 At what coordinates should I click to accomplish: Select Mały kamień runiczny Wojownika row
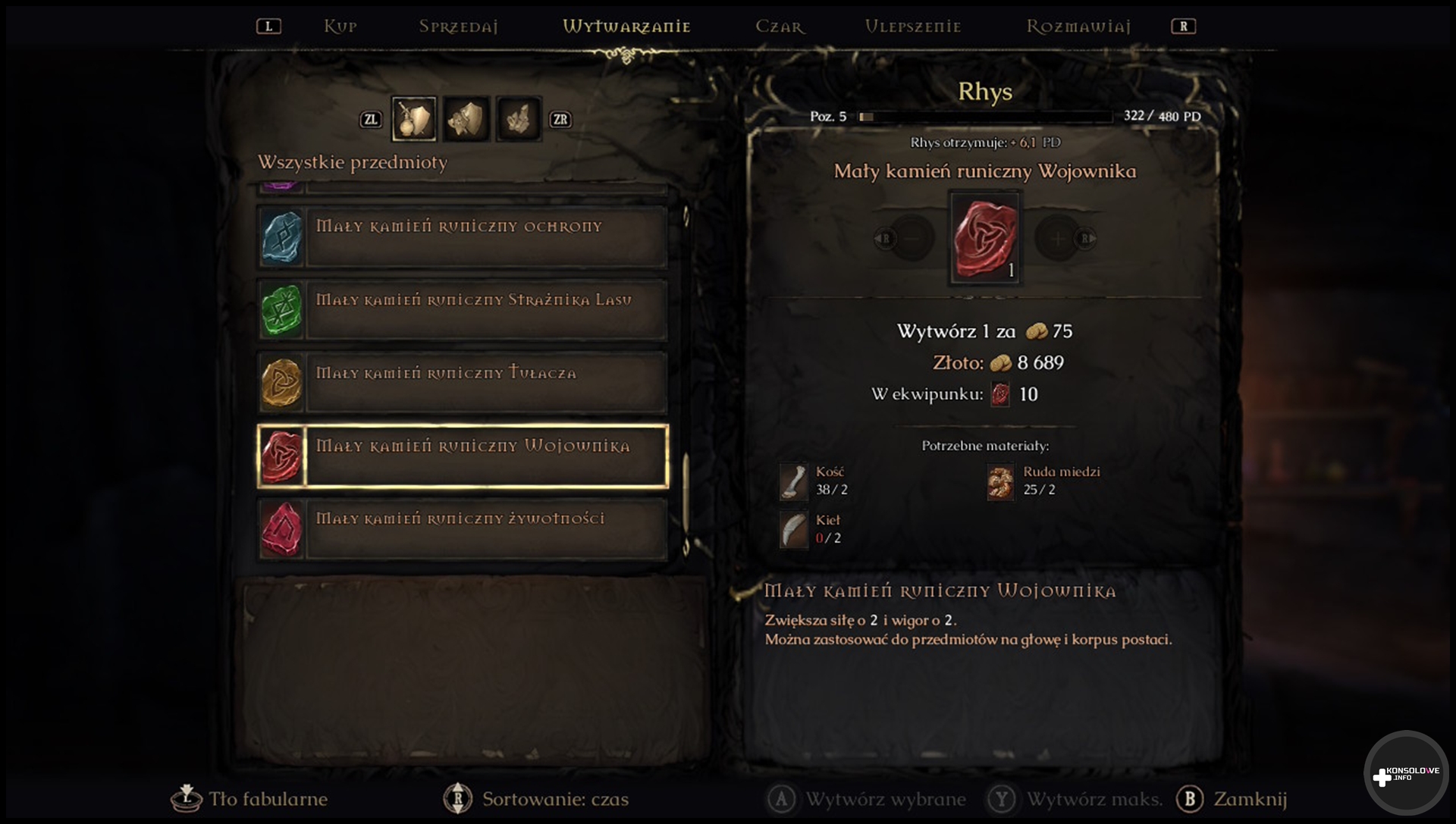tap(463, 456)
